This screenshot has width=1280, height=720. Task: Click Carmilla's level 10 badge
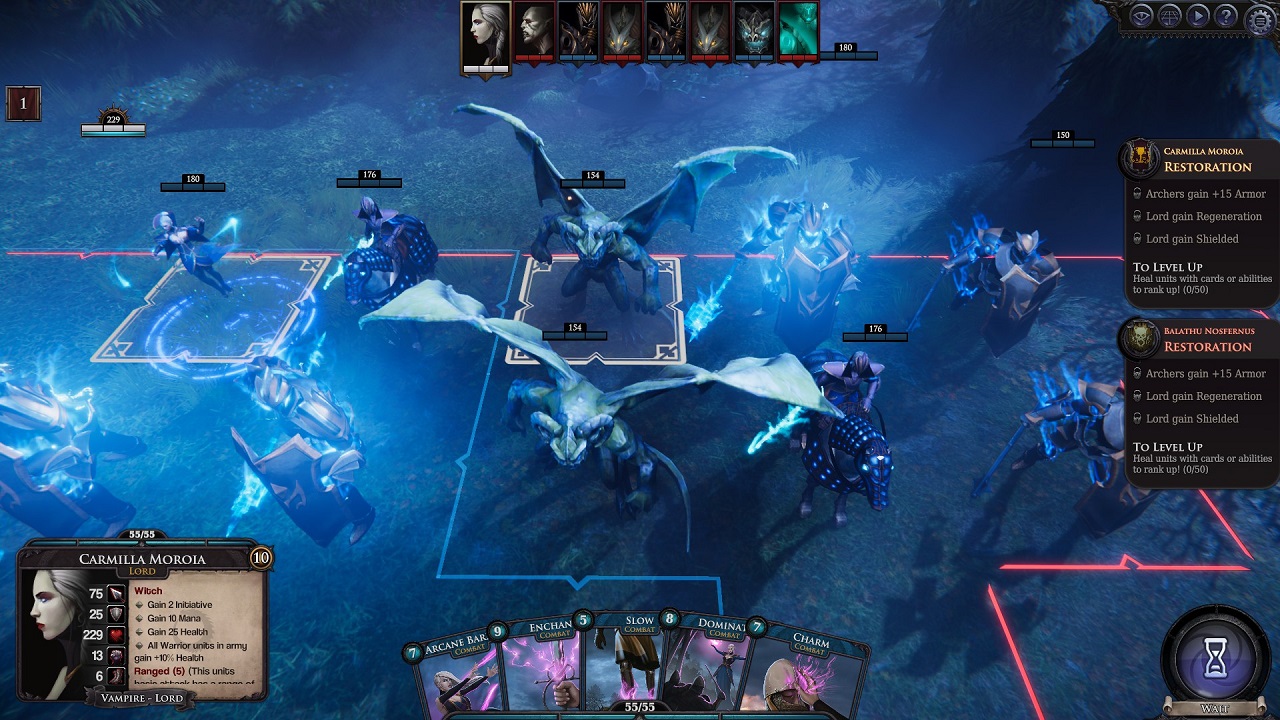click(261, 558)
